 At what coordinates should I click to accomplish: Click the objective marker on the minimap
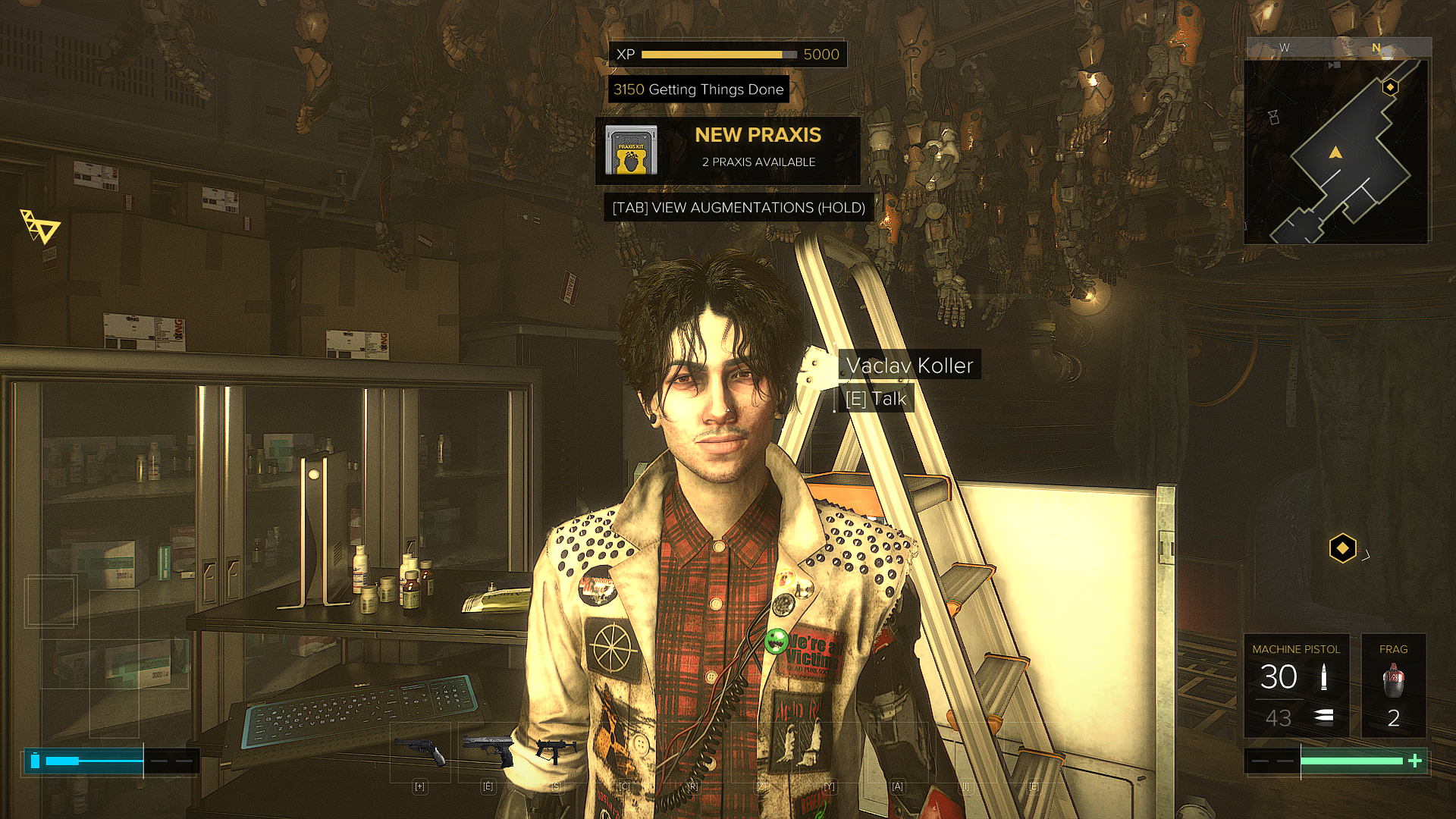click(1390, 87)
